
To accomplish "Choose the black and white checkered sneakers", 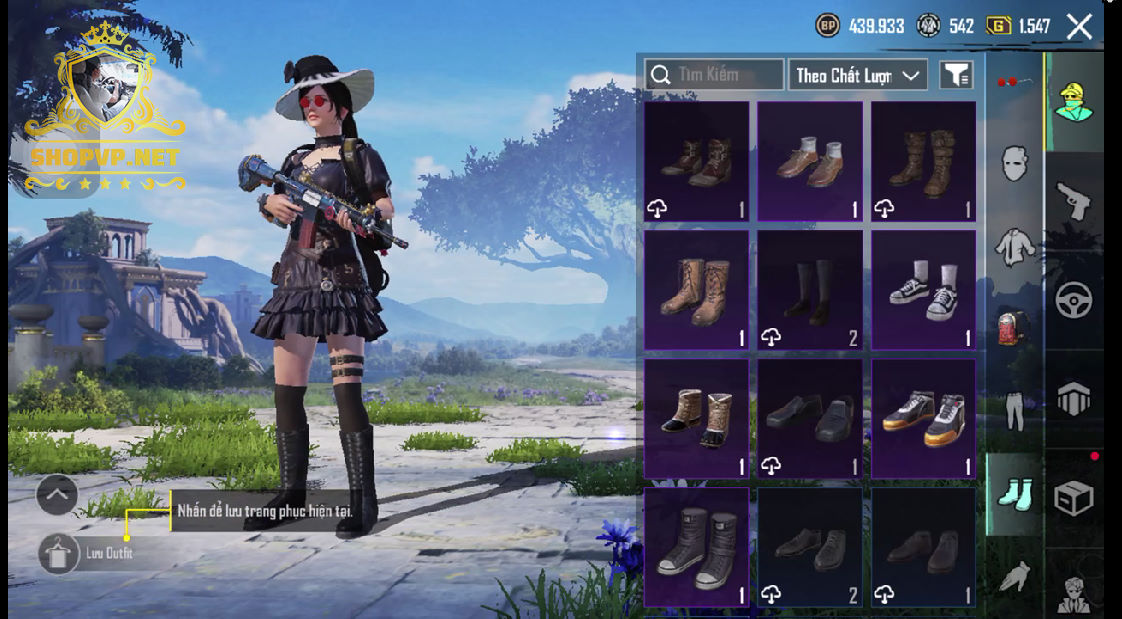I will click(923, 290).
